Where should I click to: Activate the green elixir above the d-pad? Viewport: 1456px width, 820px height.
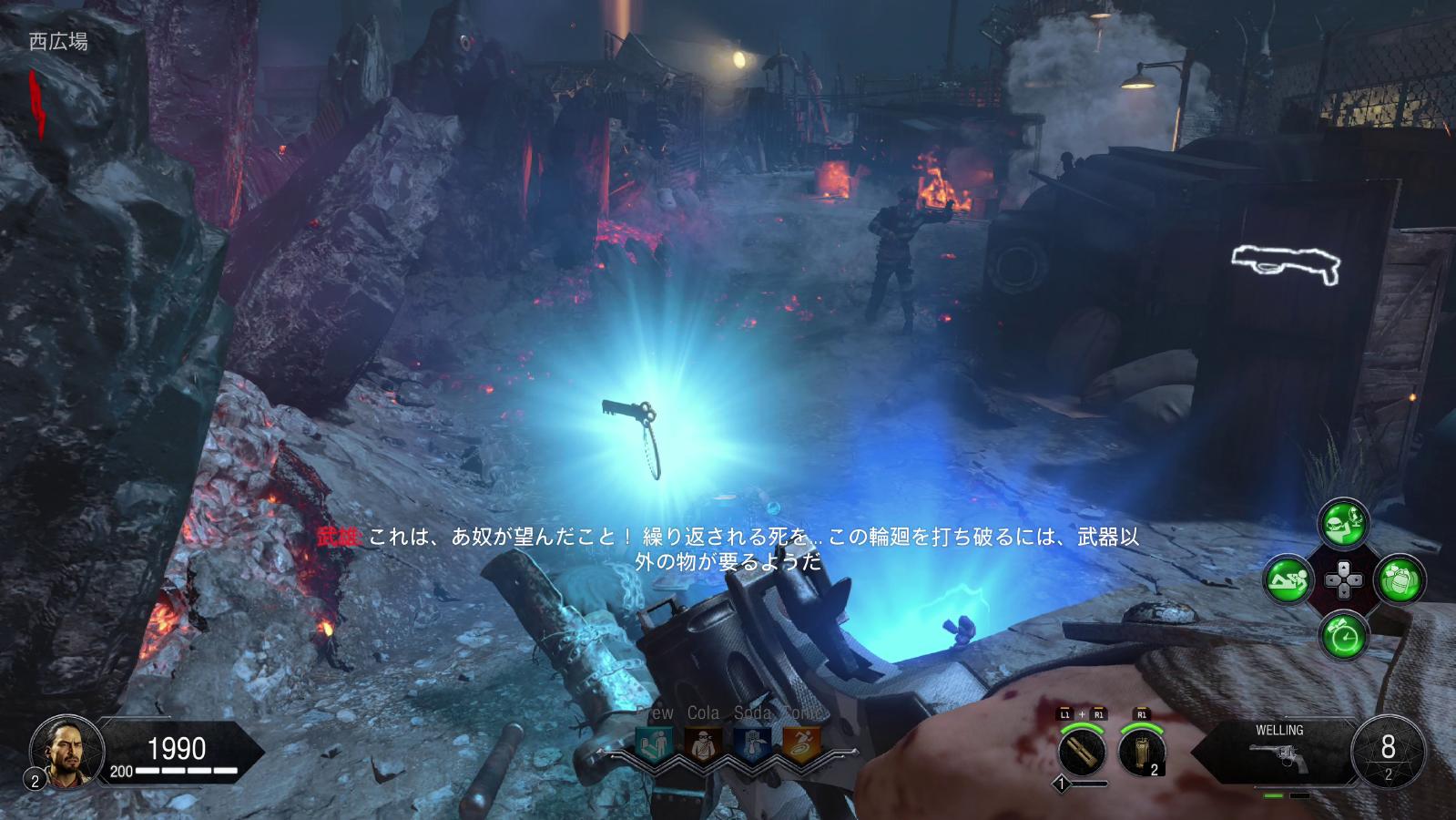click(1343, 523)
